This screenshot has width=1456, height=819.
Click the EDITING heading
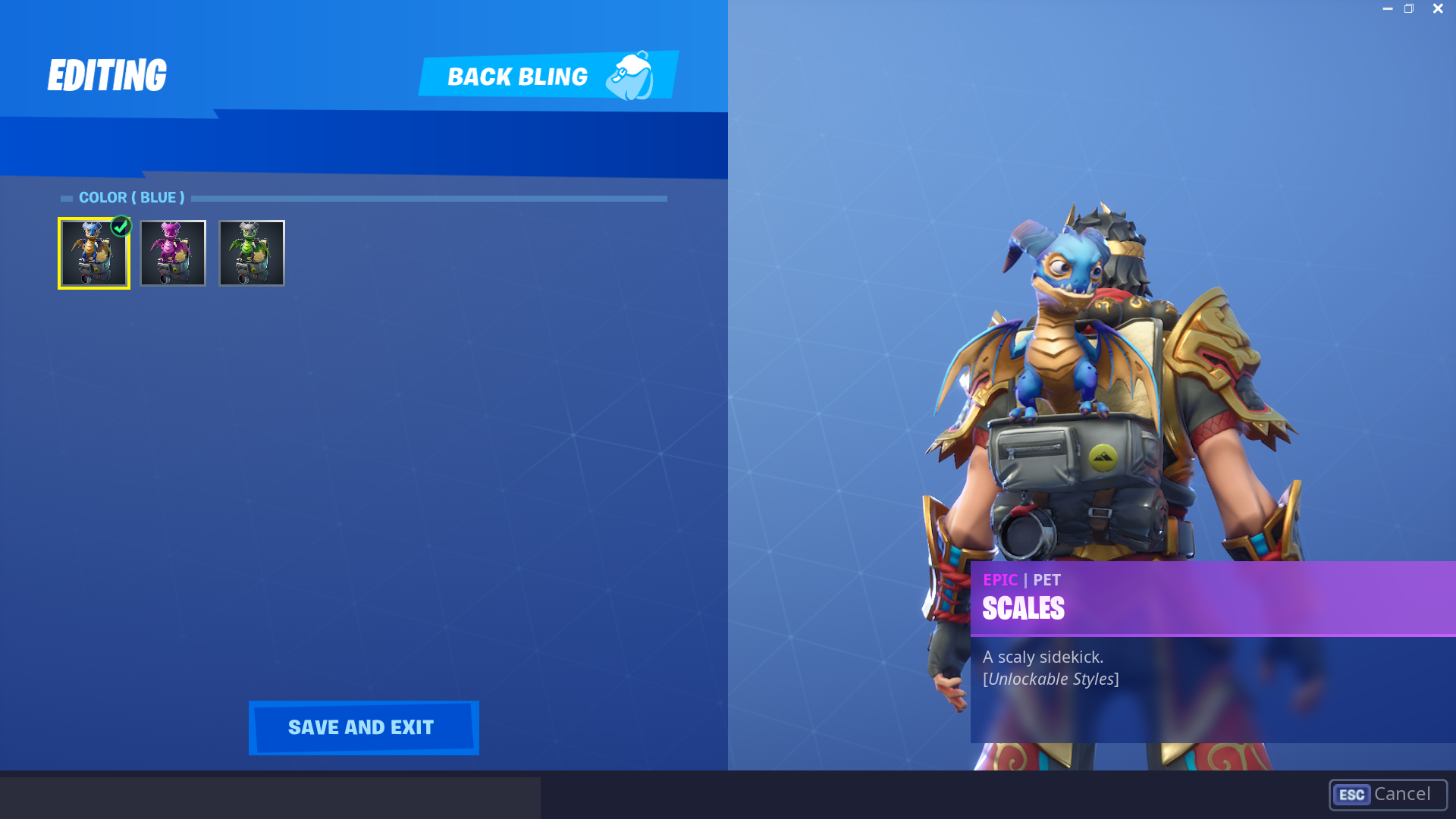click(x=107, y=74)
